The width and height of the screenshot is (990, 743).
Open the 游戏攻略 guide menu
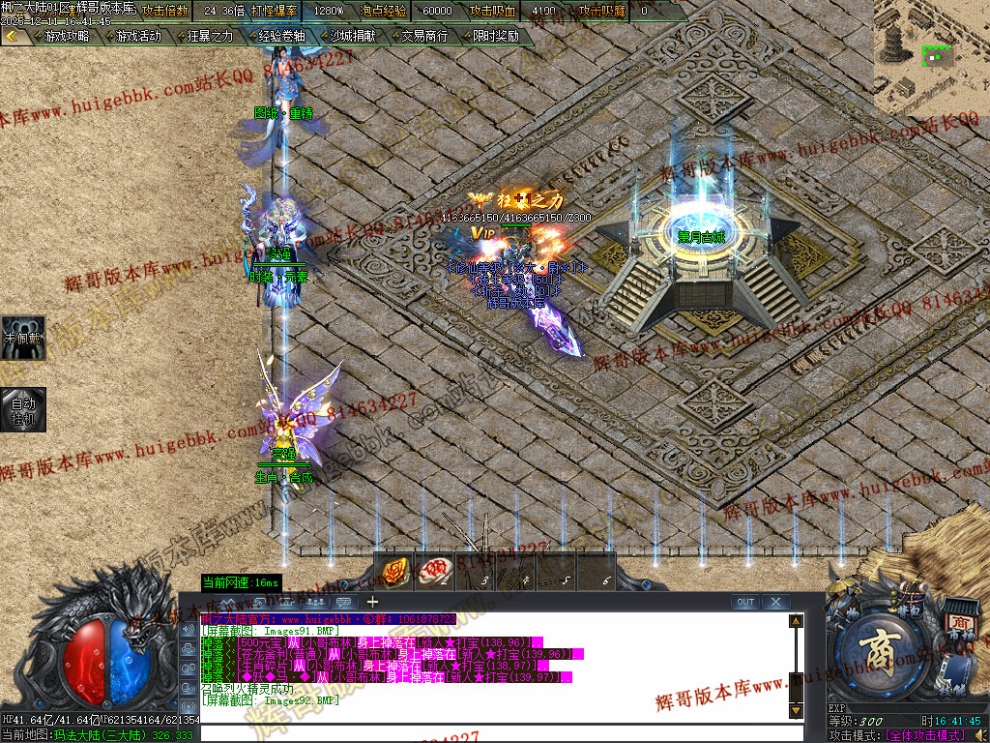point(67,36)
